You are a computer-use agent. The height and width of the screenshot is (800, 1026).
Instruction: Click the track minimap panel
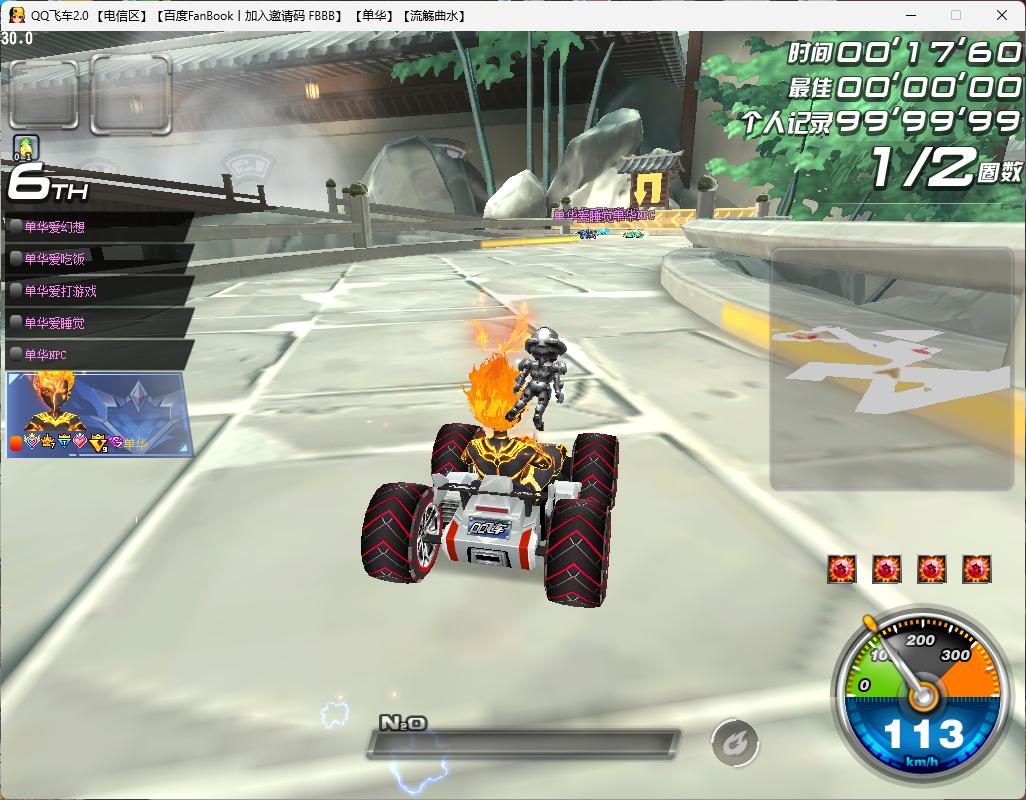[890, 370]
